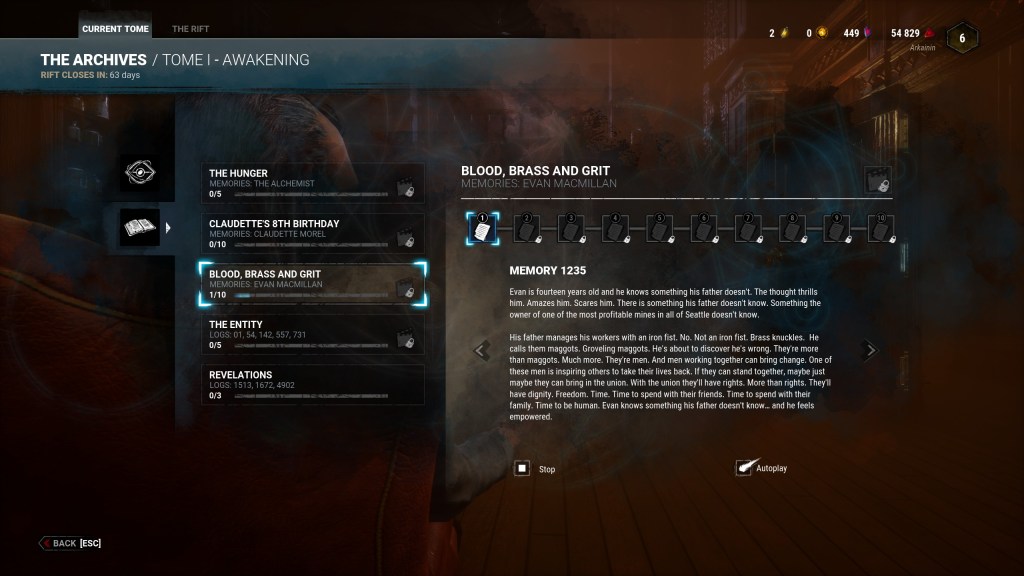1024x576 pixels.
Task: Open the eye emblem challenges section
Action: (140, 174)
